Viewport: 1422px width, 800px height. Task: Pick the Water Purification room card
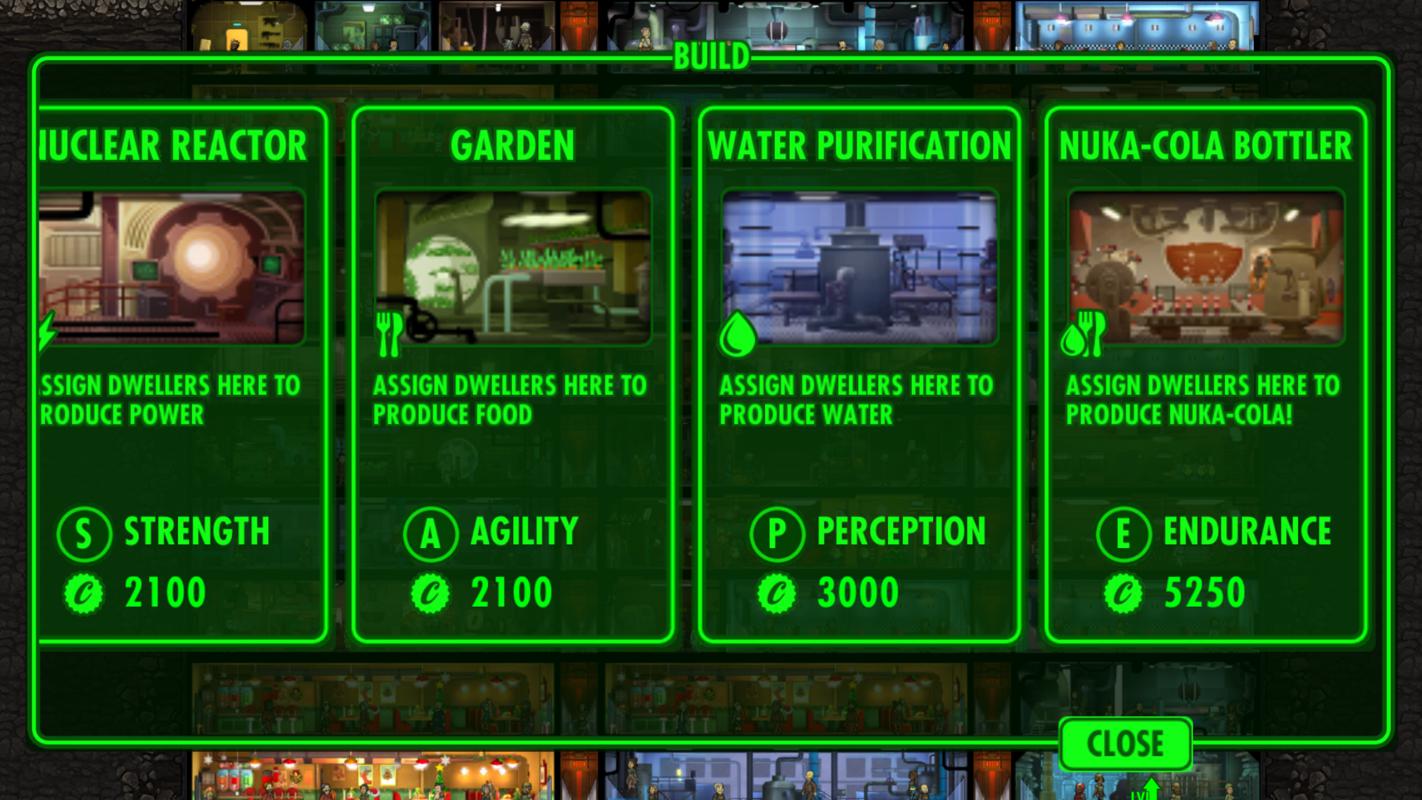pos(858,375)
